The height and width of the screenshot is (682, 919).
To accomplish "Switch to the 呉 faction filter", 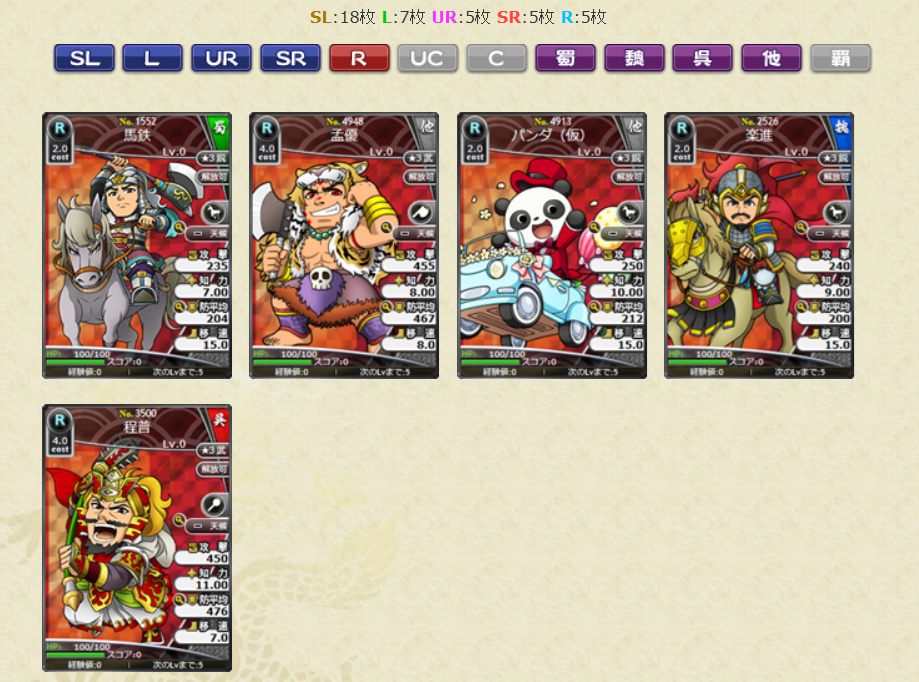I will (702, 58).
